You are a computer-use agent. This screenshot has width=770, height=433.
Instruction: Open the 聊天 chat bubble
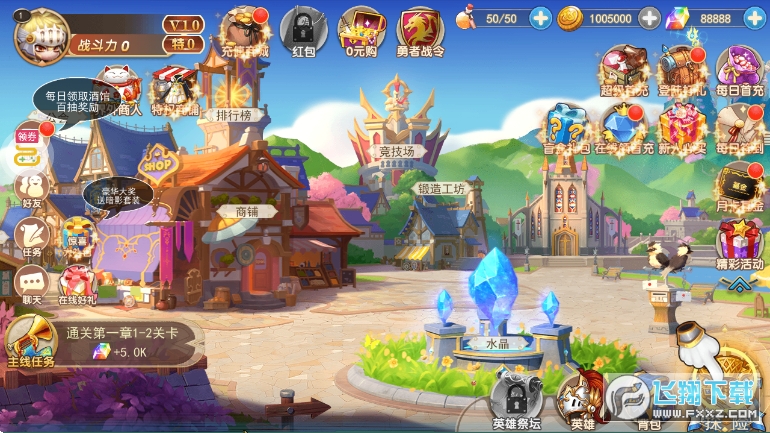point(31,282)
